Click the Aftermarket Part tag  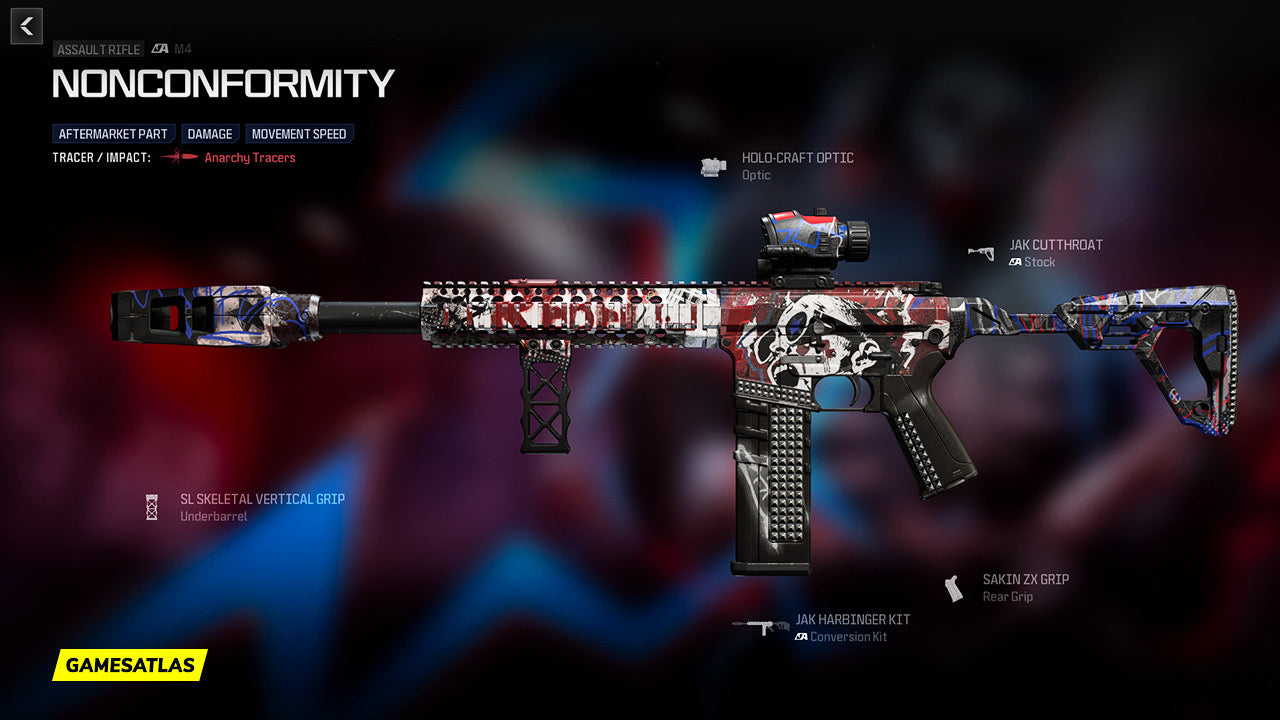click(113, 134)
